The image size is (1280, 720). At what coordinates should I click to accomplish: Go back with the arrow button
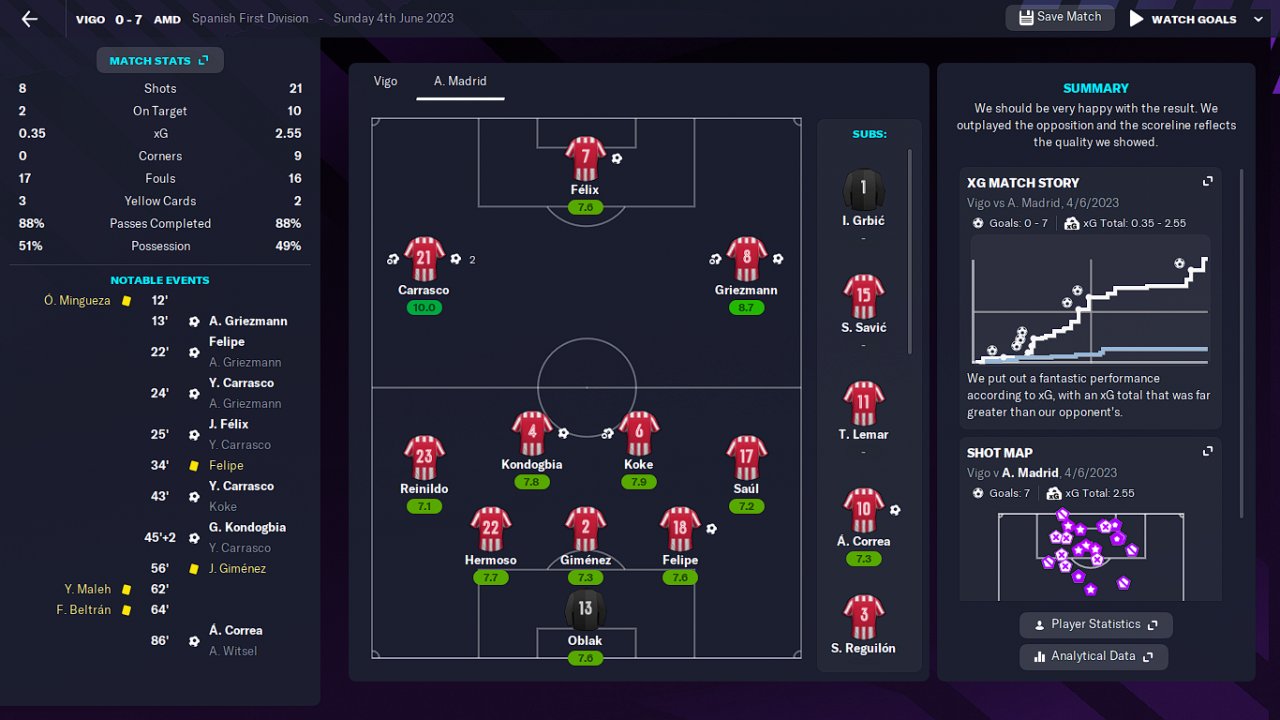point(29,19)
